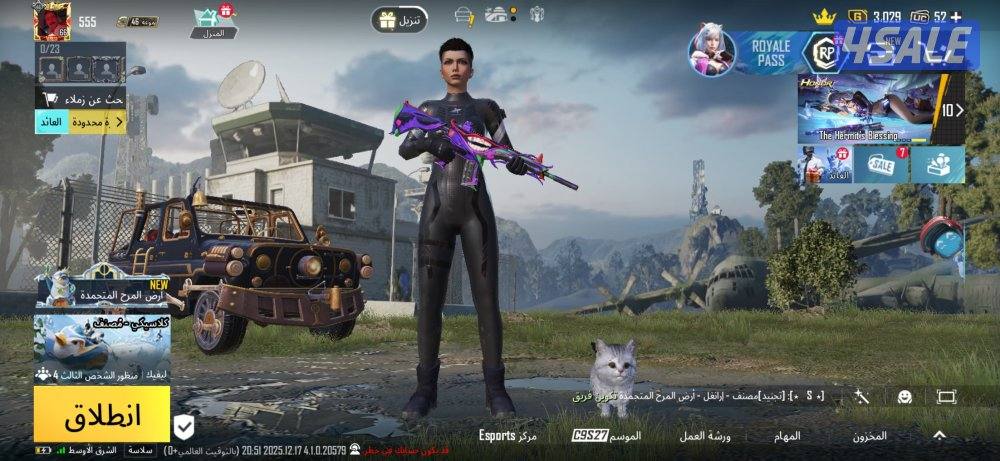
Task: Open the العائد returning player reward tile
Action: [x=825, y=164]
